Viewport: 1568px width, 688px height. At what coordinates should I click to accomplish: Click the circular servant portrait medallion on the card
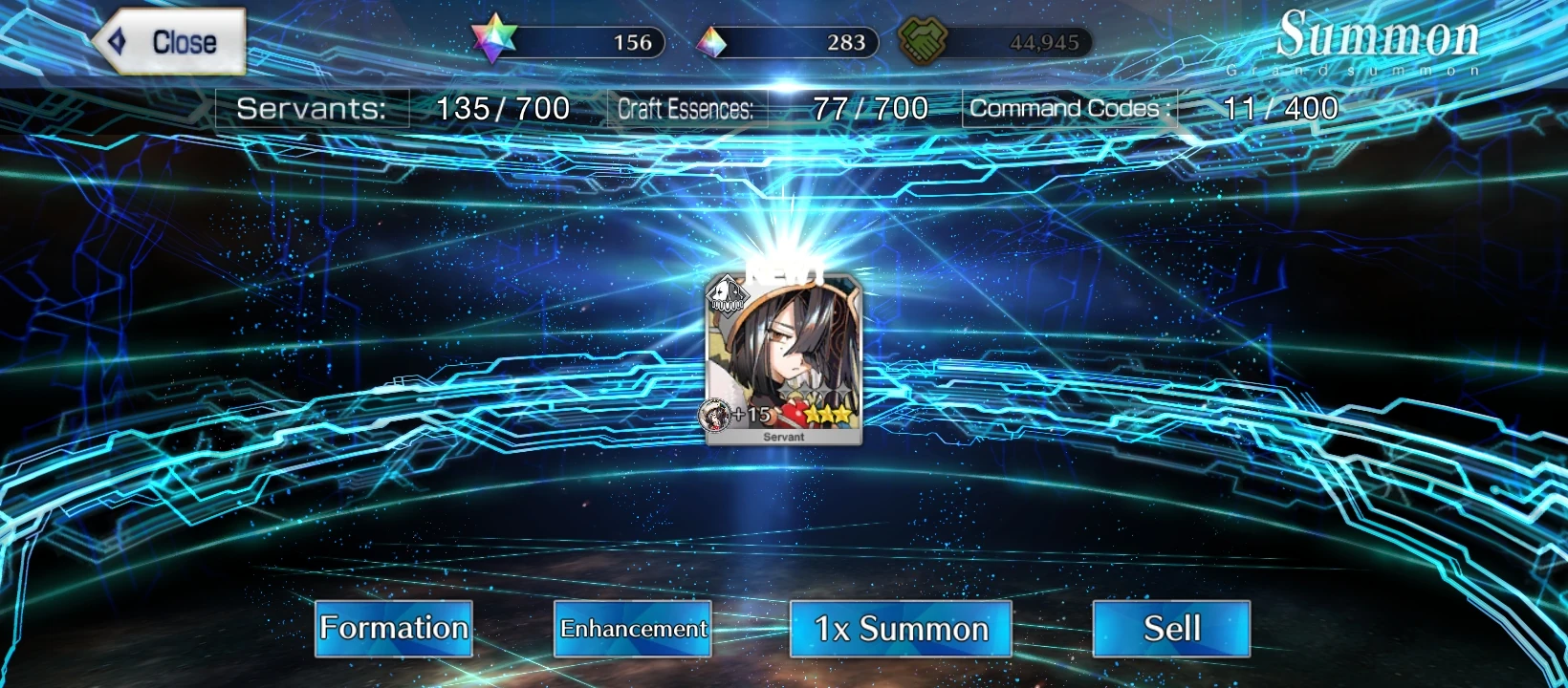pos(717,415)
